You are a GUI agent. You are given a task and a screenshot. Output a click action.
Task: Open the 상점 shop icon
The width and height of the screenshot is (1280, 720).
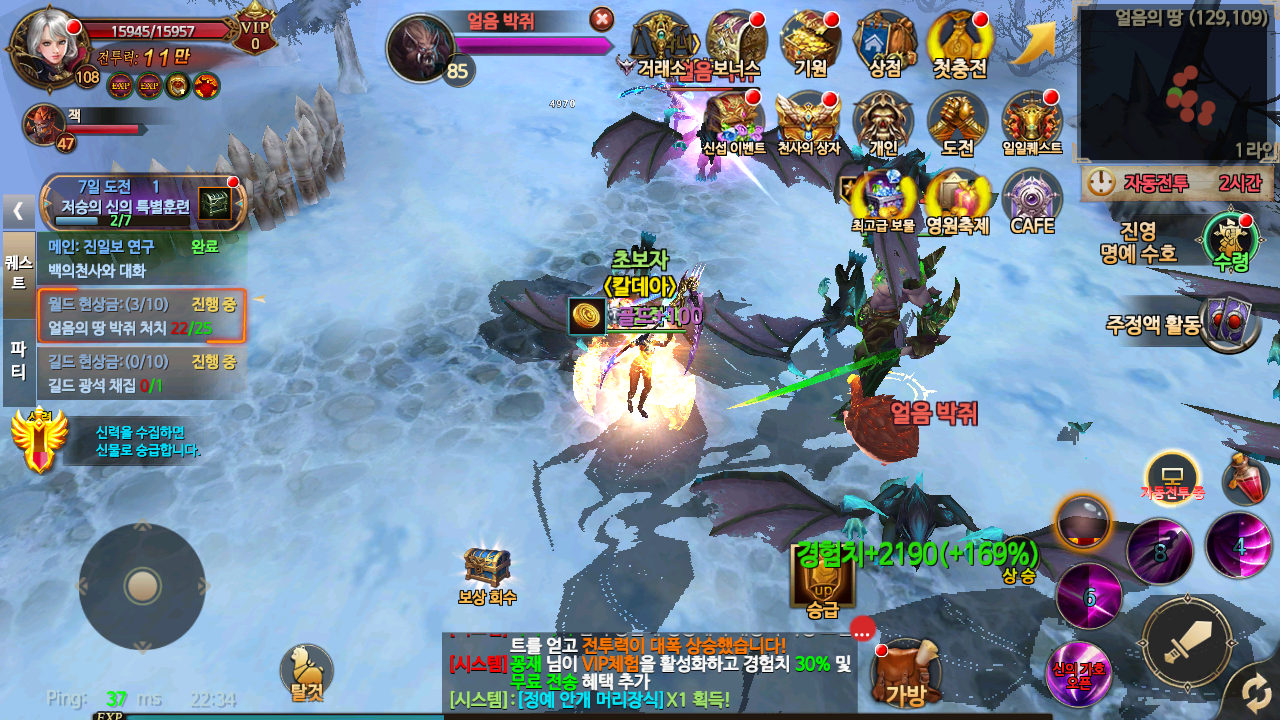pyautogui.click(x=885, y=43)
